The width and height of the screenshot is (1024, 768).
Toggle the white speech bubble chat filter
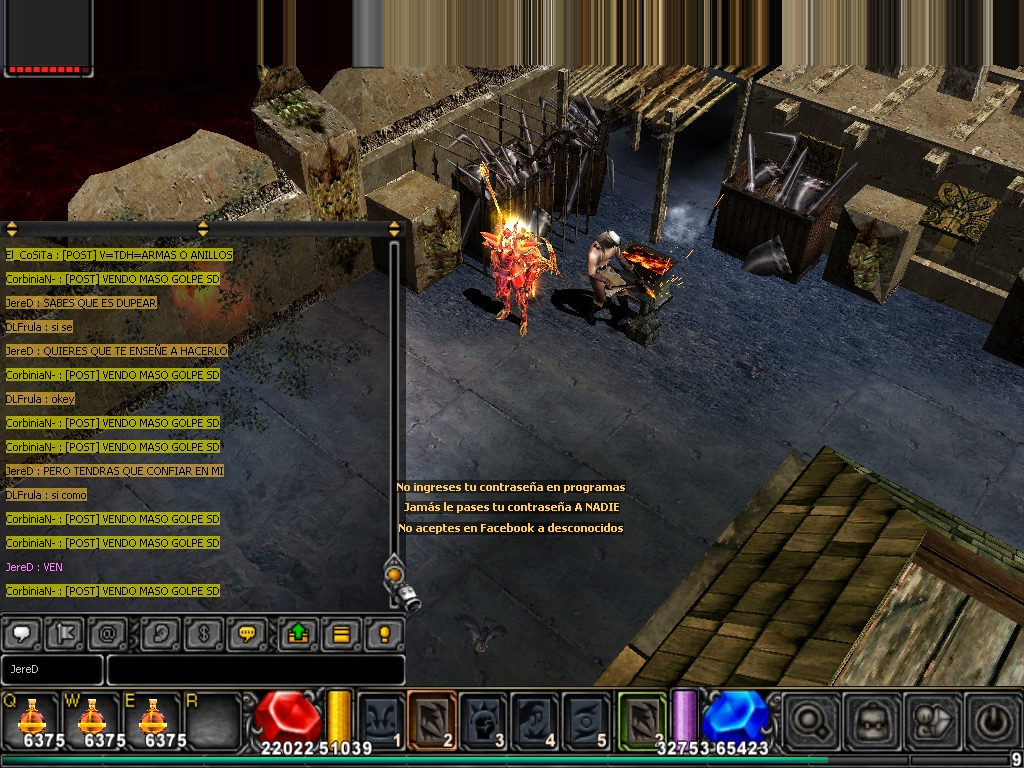(x=22, y=634)
